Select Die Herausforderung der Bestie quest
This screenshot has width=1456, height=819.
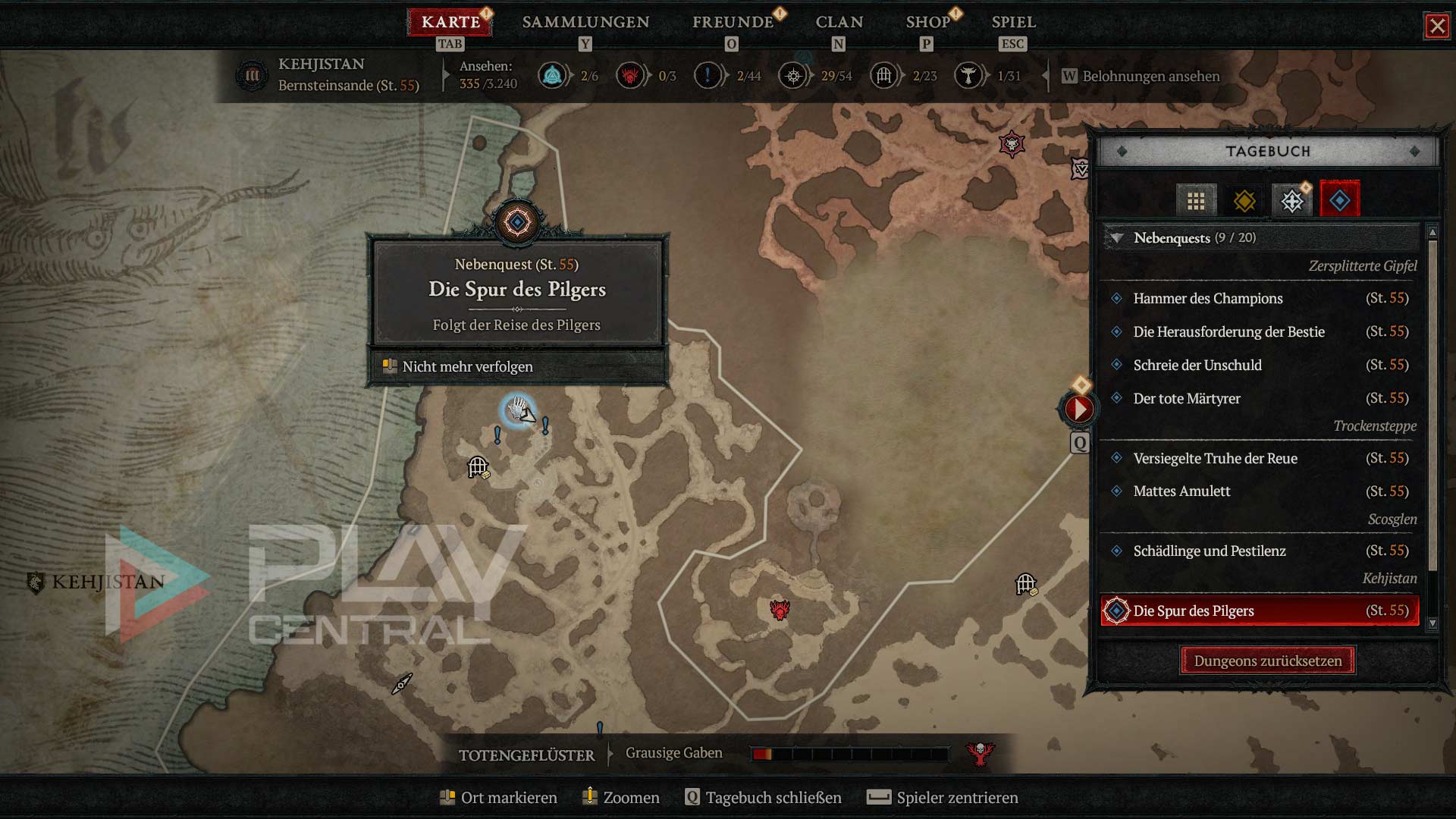tap(1228, 332)
